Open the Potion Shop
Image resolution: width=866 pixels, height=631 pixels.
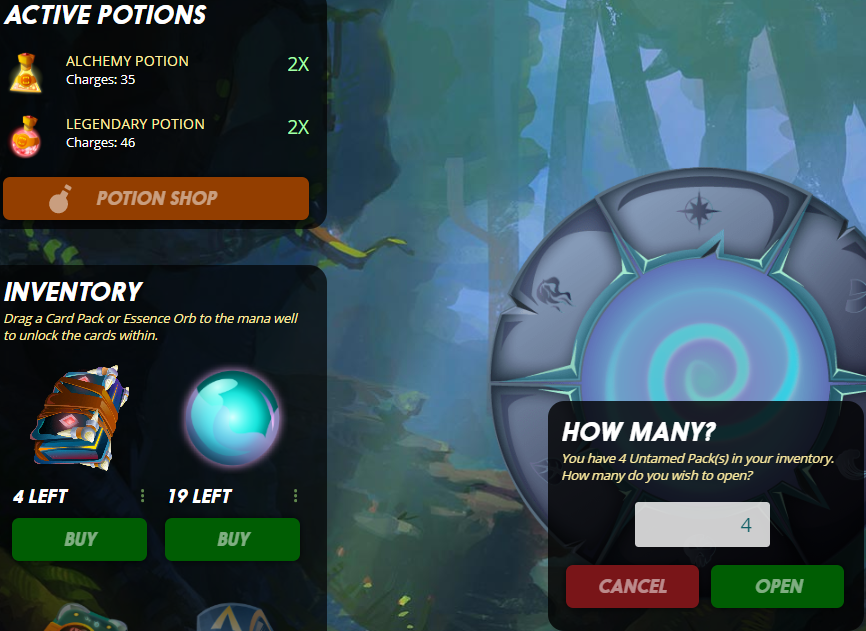[x=156, y=198]
